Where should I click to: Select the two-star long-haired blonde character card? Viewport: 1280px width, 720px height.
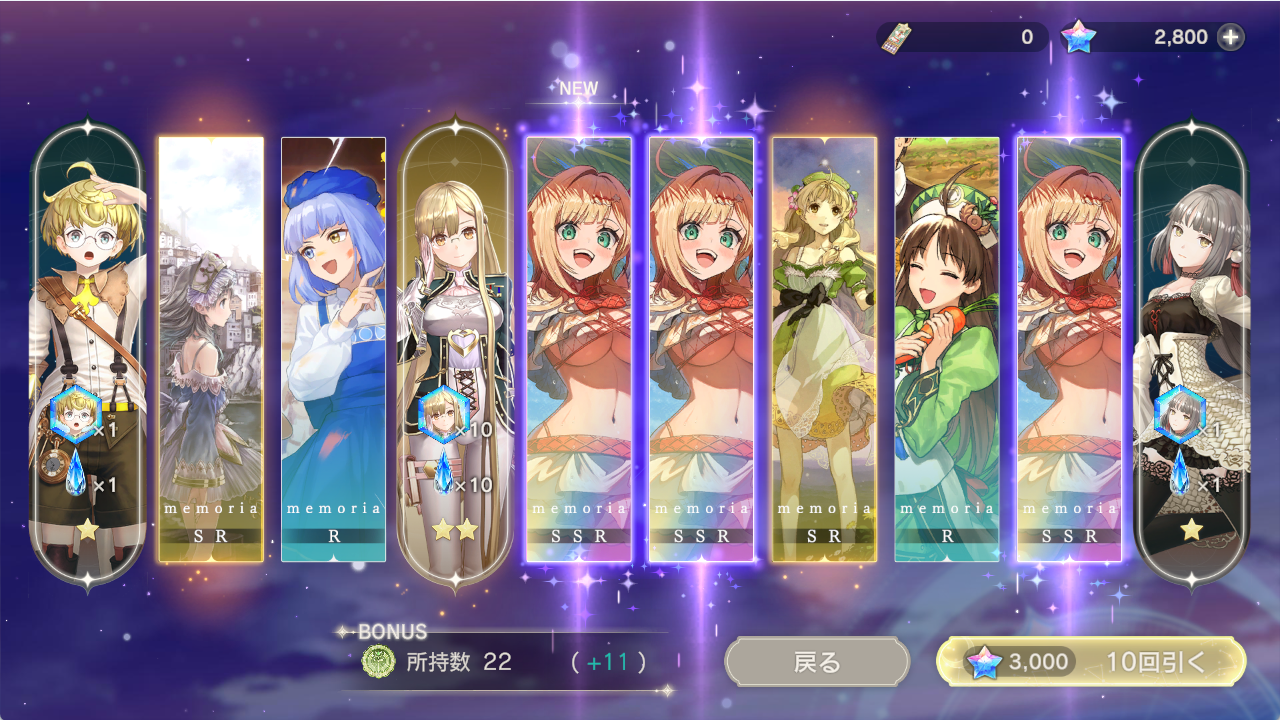tap(456, 350)
